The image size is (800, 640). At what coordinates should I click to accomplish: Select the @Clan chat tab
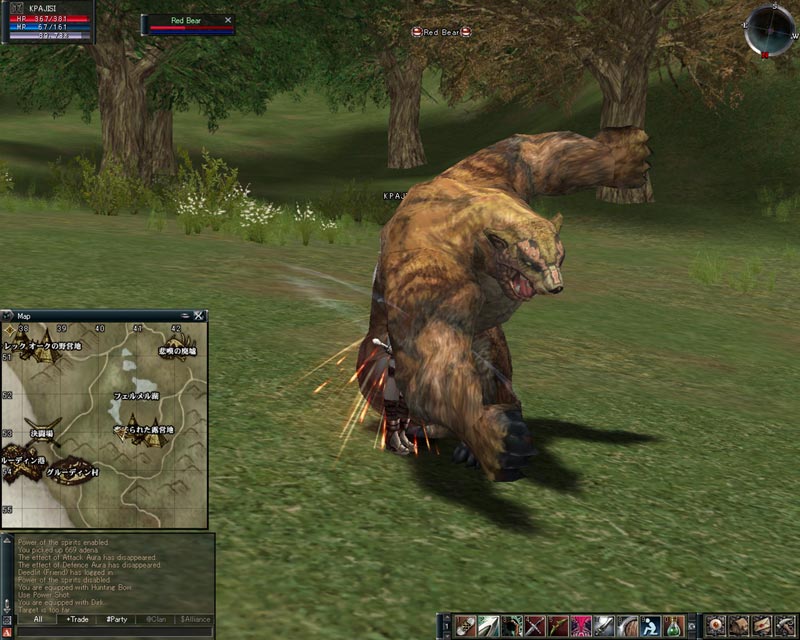pos(154,619)
